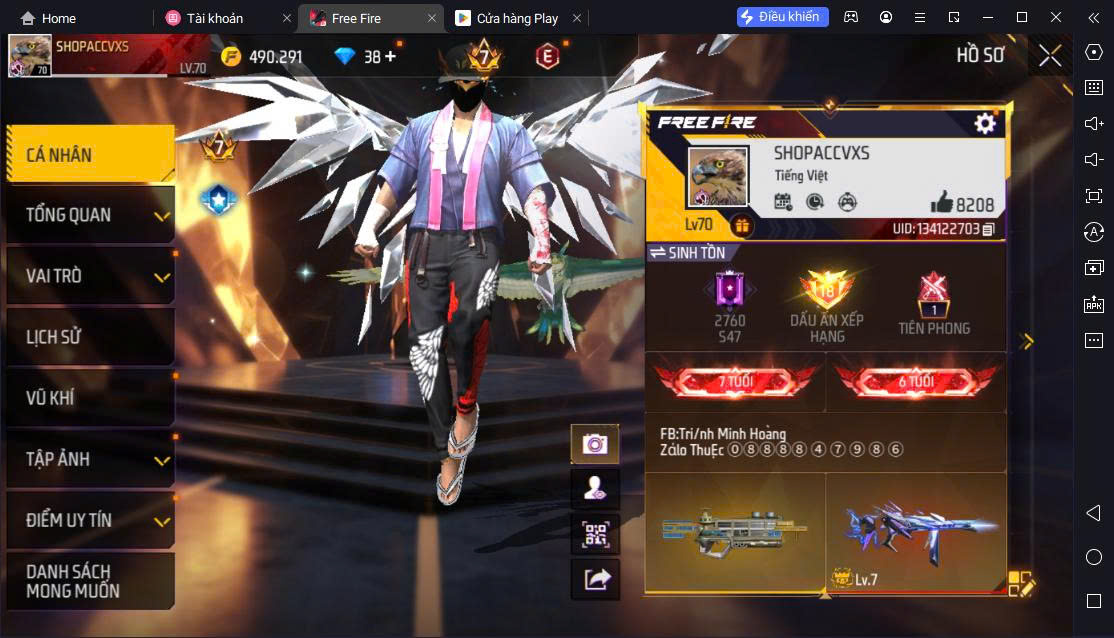1114x638 pixels.
Task: Close the Hồ Sơ profile screen
Action: point(1050,56)
